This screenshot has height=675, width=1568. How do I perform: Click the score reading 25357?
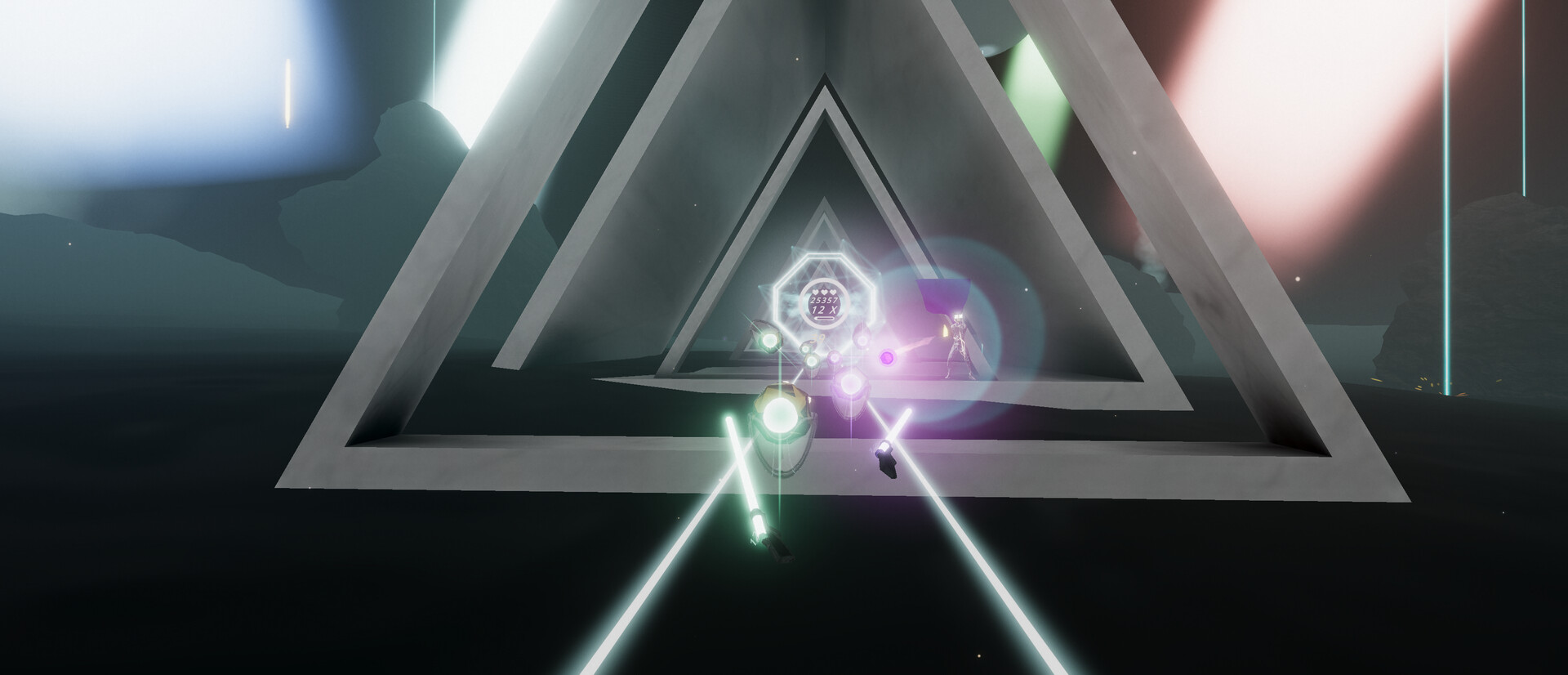pos(824,300)
